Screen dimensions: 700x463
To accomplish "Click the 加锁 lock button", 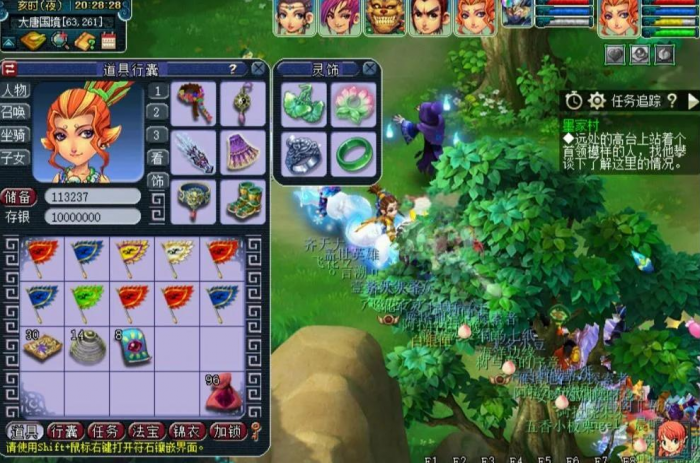I will pos(229,431).
